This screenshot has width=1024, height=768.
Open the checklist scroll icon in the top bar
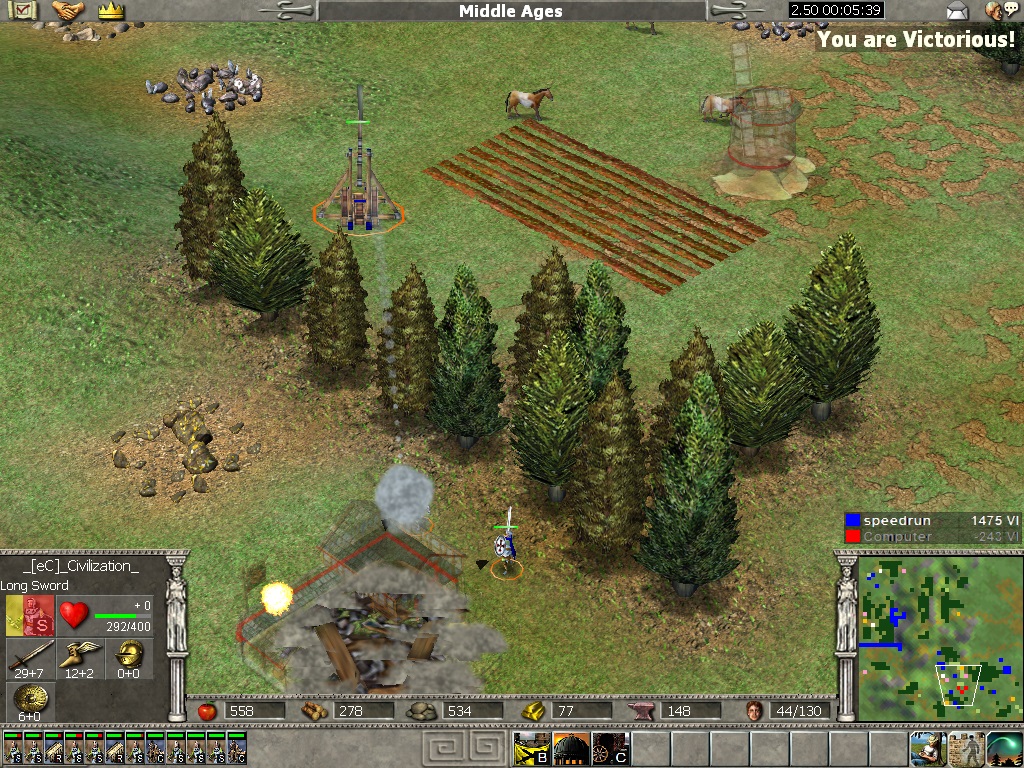click(23, 11)
